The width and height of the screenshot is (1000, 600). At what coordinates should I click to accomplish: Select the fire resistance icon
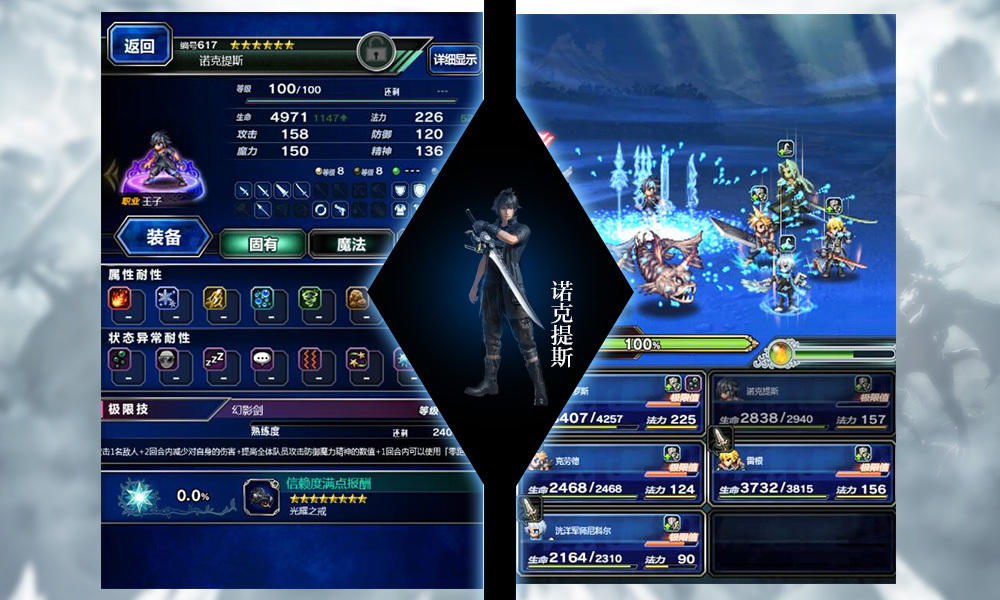tap(120, 300)
